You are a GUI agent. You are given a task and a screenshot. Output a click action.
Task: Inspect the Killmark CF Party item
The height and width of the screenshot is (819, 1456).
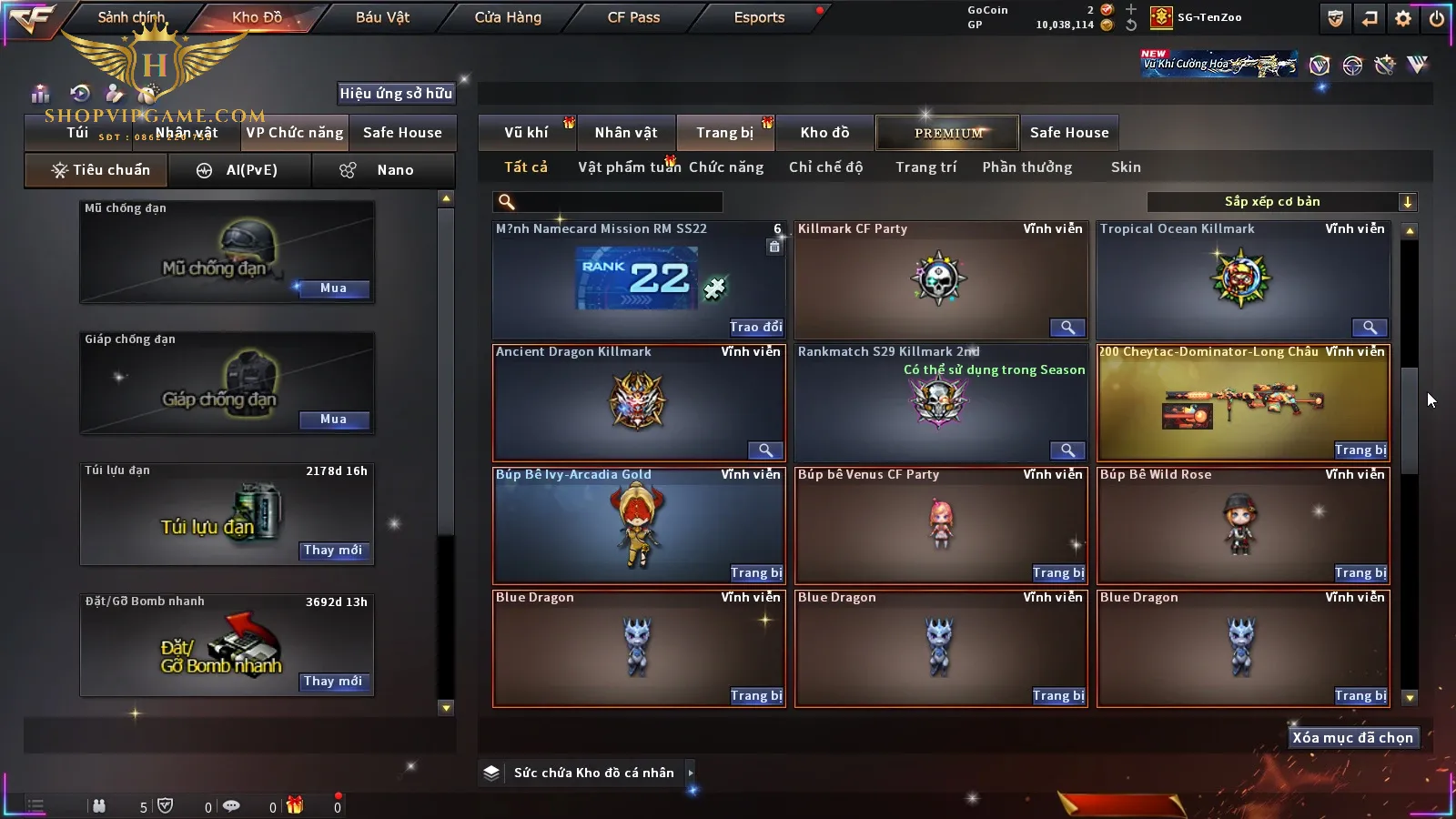pos(1067,328)
